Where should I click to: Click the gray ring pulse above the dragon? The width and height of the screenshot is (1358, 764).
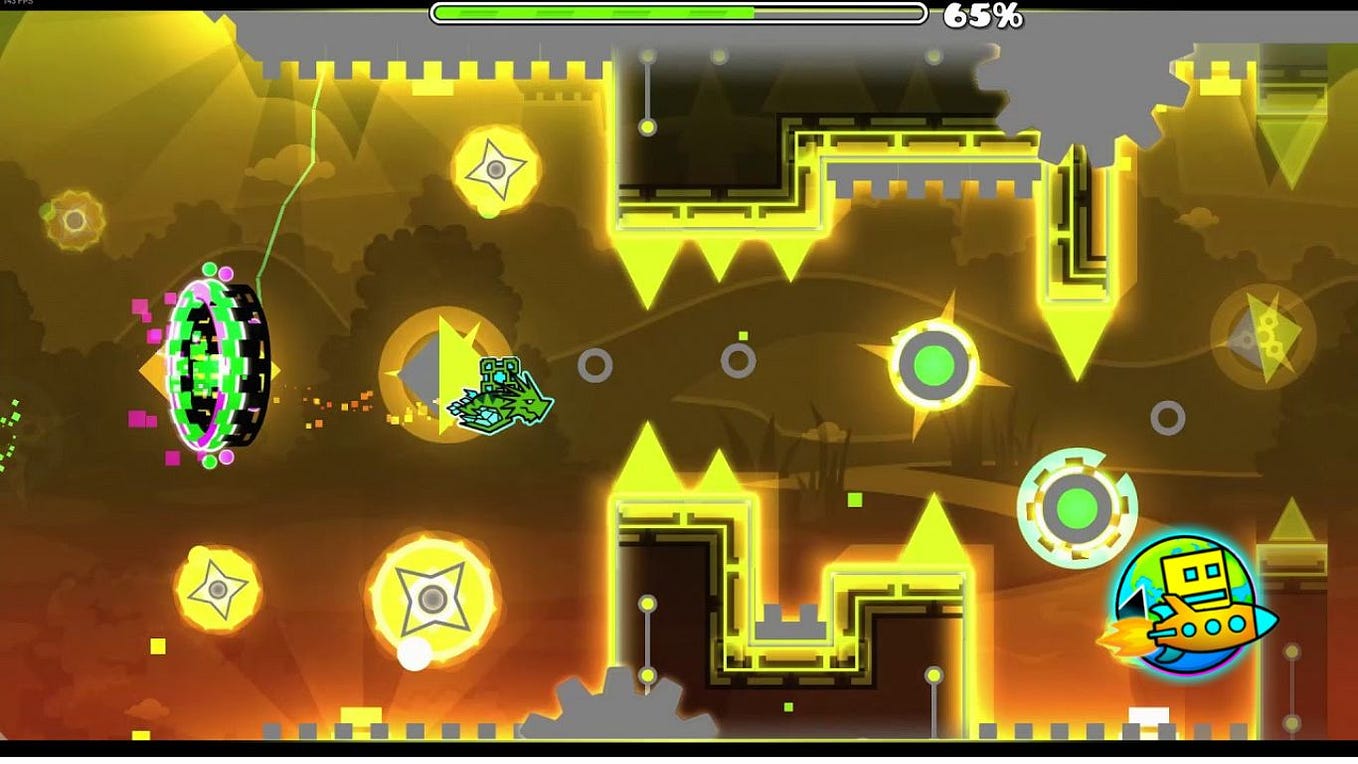tap(596, 365)
